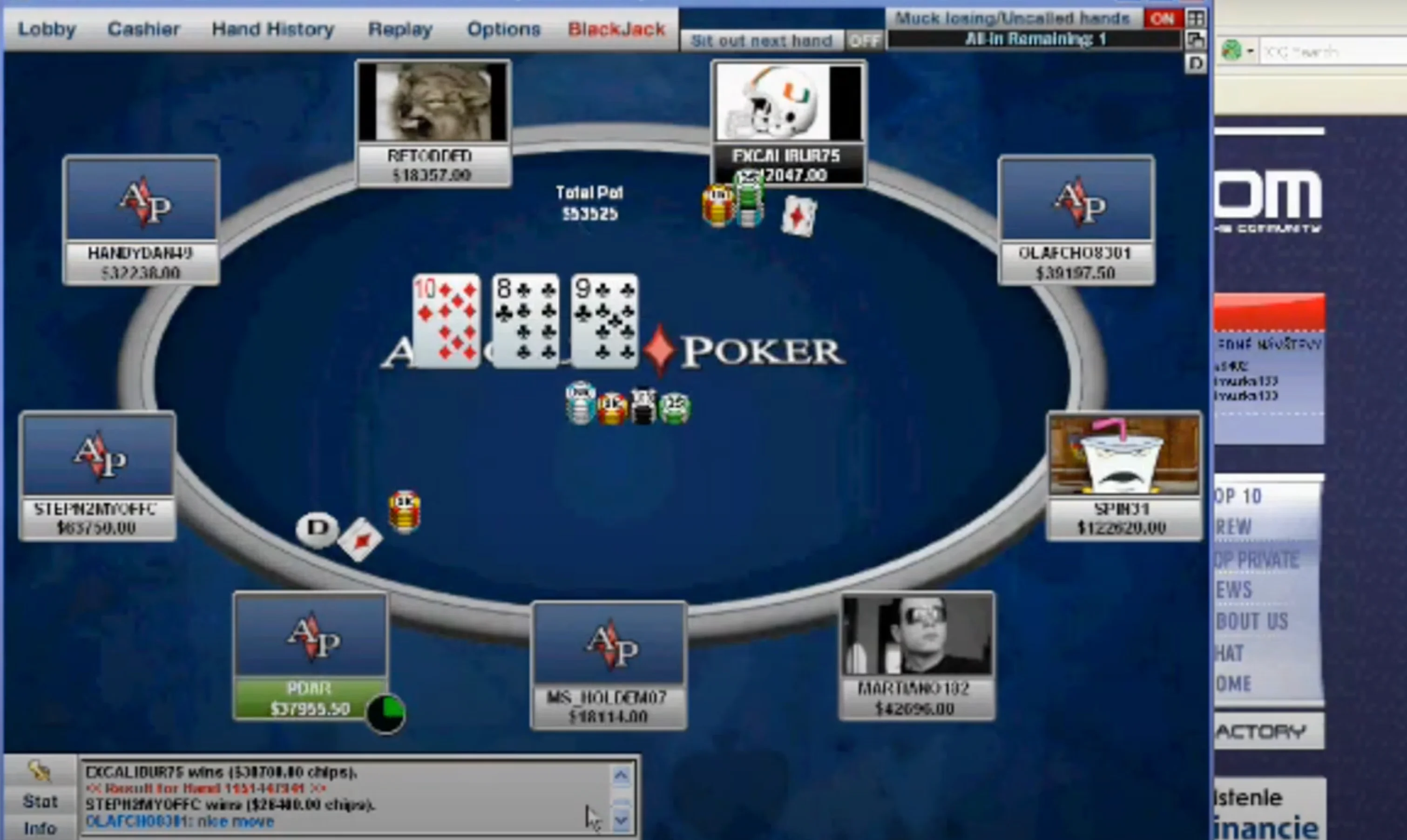The width and height of the screenshot is (1407, 840).
Task: Click the Stat button beside chat
Action: (40, 801)
